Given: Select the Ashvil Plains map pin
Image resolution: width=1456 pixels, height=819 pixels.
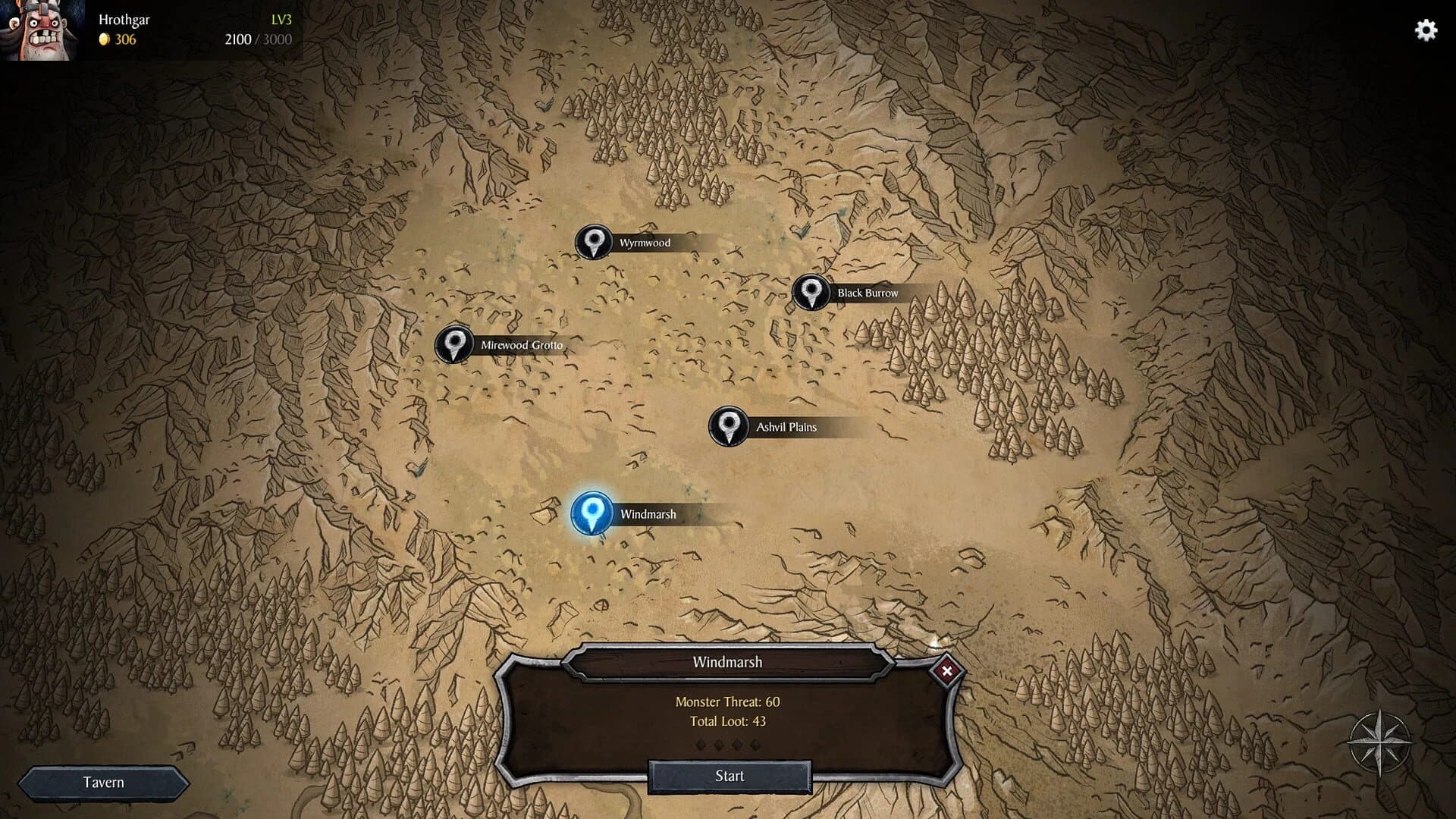Looking at the screenshot, I should (729, 425).
